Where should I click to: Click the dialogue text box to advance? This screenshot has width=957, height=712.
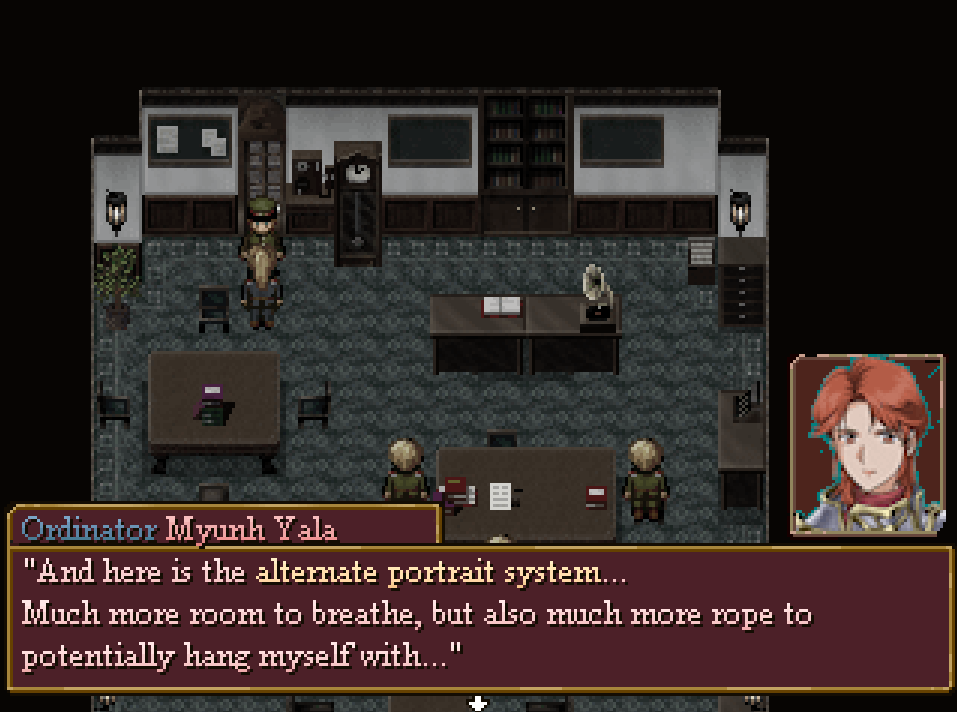click(478, 617)
